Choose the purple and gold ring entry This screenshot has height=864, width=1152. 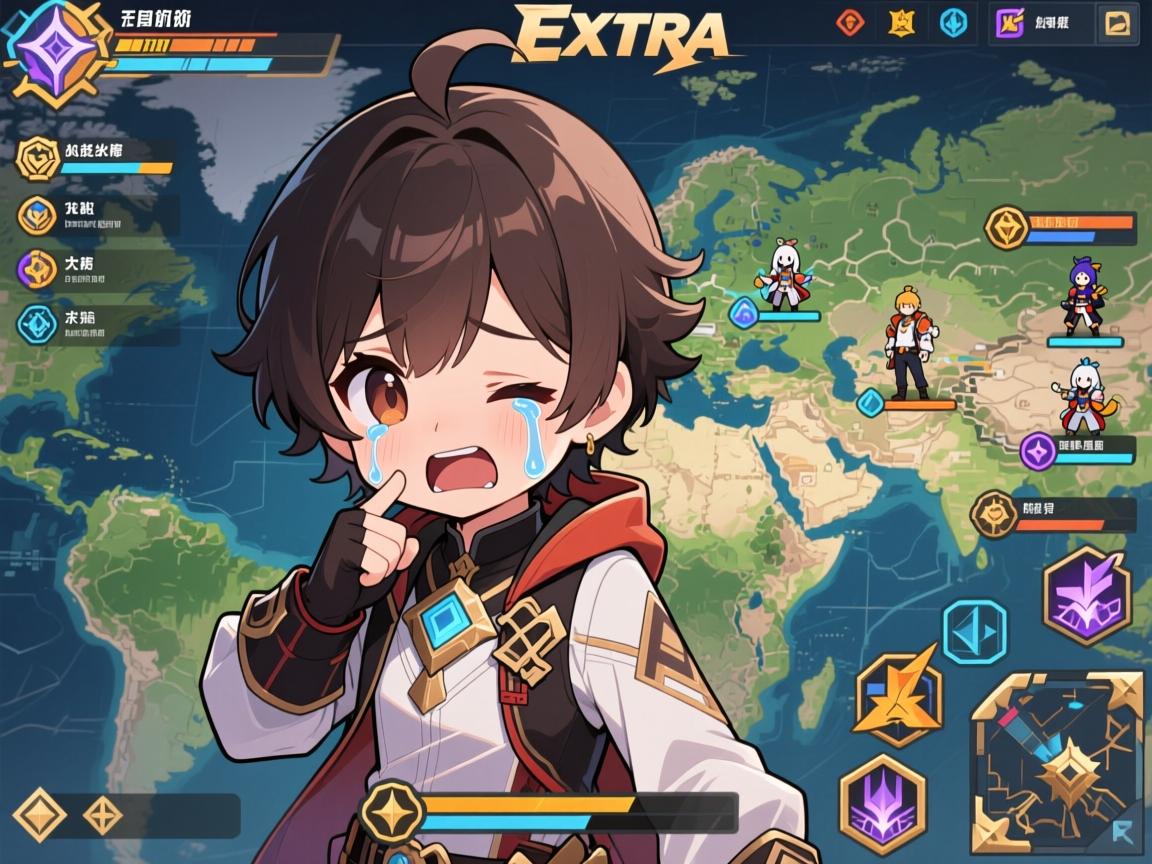(x=37, y=268)
